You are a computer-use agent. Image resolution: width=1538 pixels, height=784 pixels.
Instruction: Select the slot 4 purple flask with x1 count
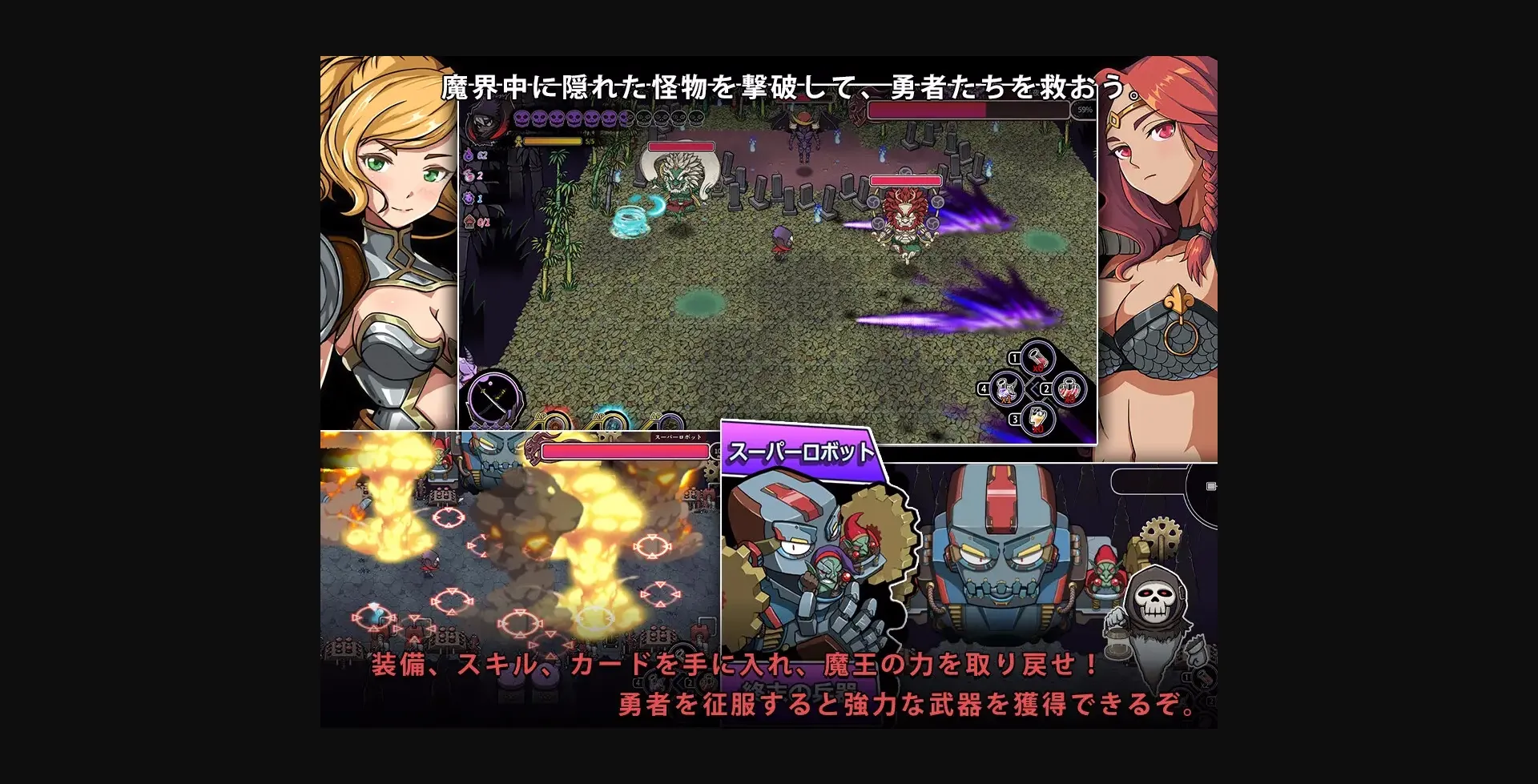tap(1005, 390)
